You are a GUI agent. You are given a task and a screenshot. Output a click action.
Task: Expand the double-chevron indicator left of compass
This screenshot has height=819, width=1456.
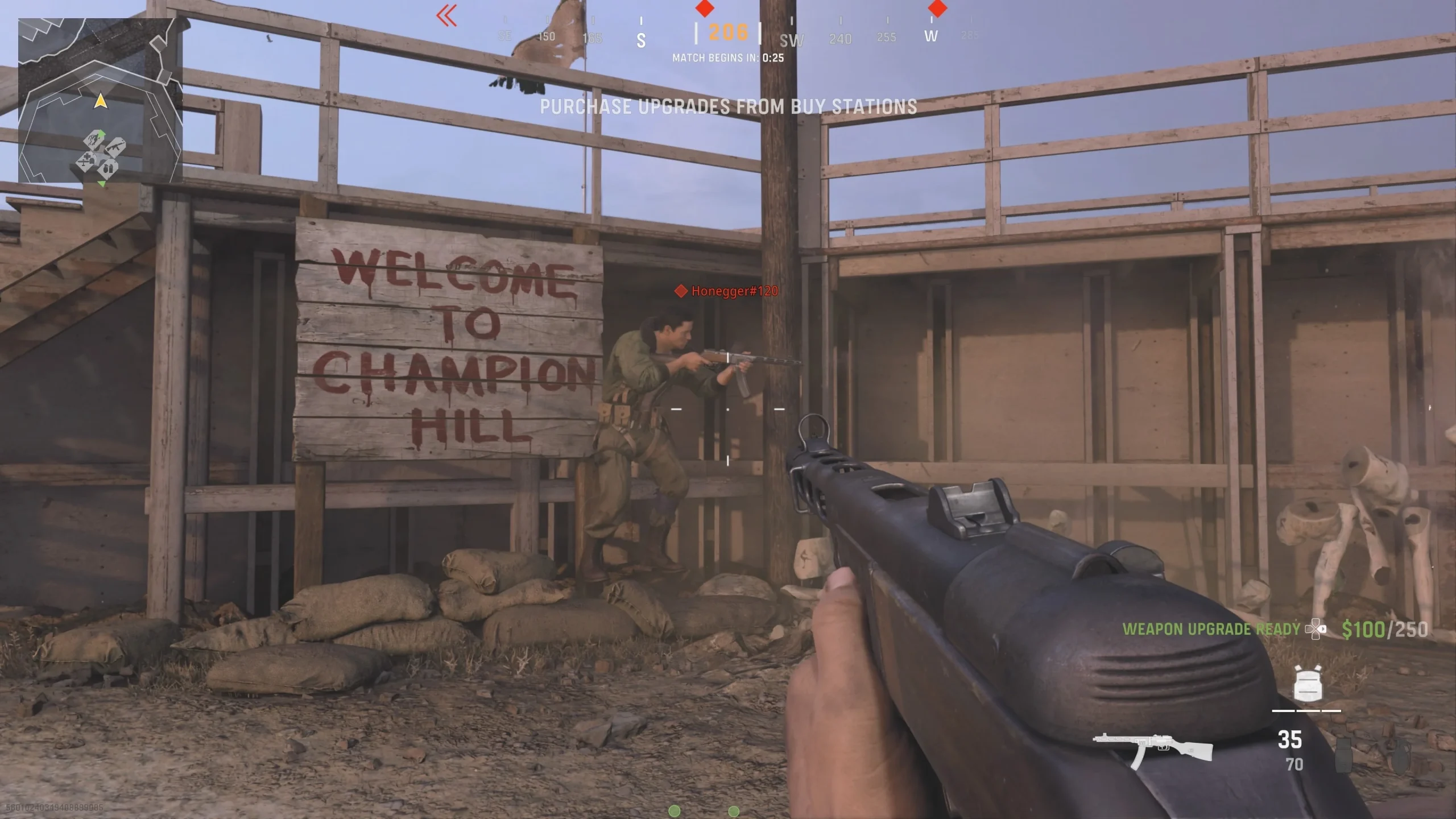click(x=447, y=16)
